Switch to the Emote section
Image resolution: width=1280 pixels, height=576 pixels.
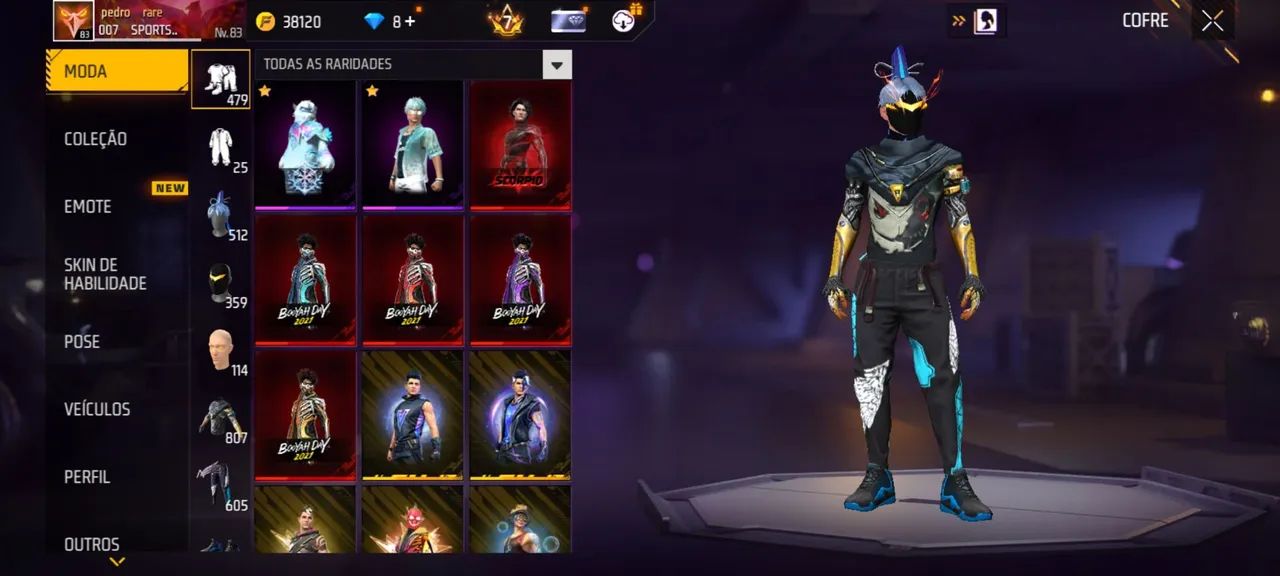(x=88, y=207)
